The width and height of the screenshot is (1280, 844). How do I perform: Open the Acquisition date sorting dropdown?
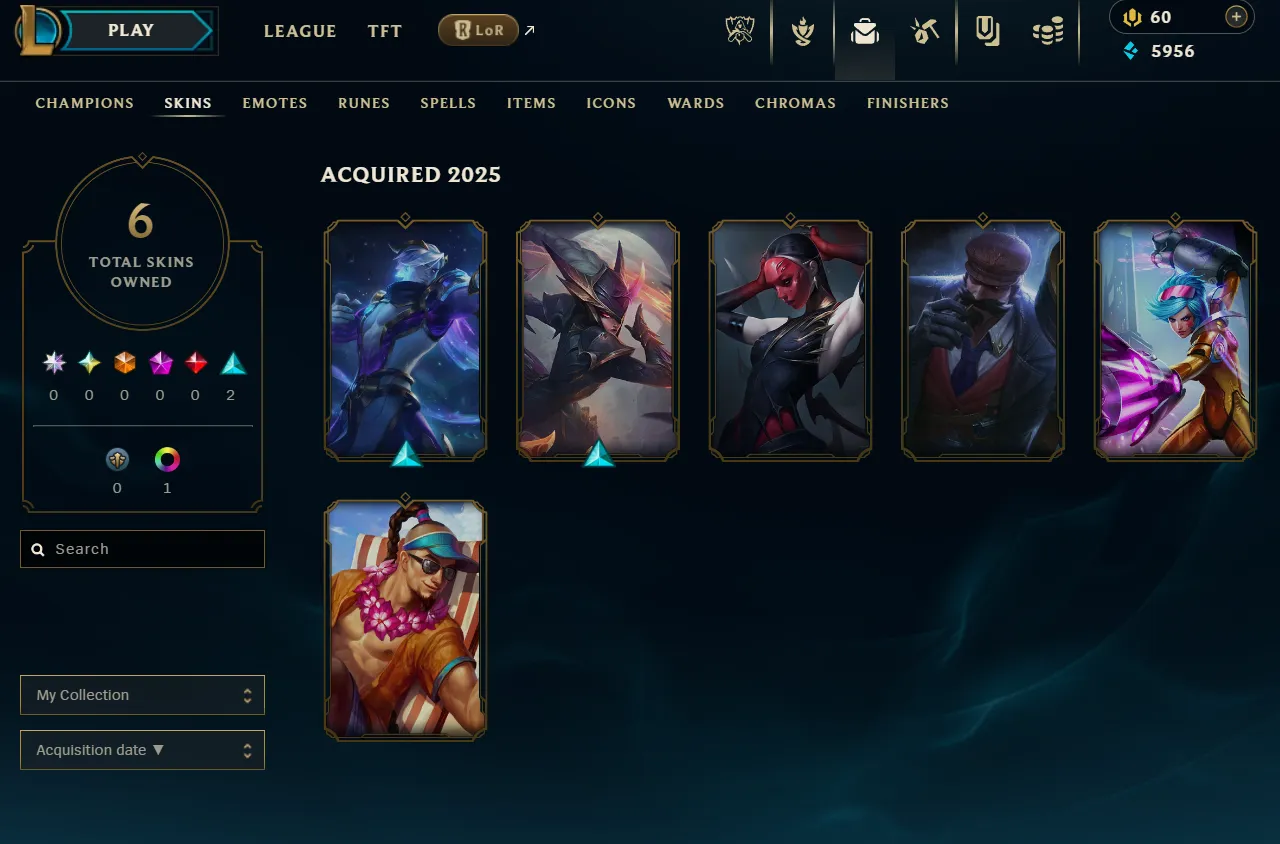click(x=142, y=750)
